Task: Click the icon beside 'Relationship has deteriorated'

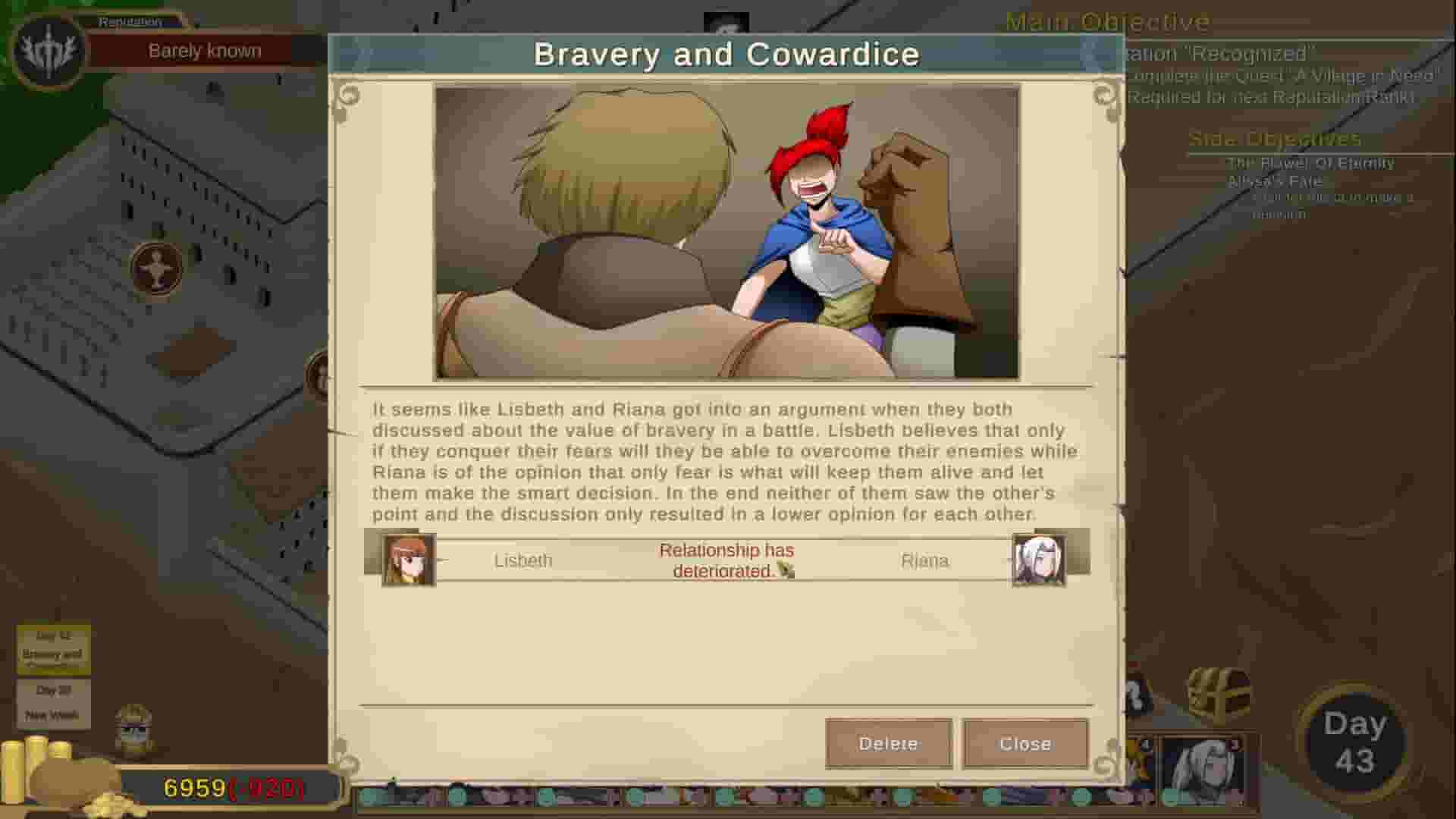Action: [x=785, y=570]
